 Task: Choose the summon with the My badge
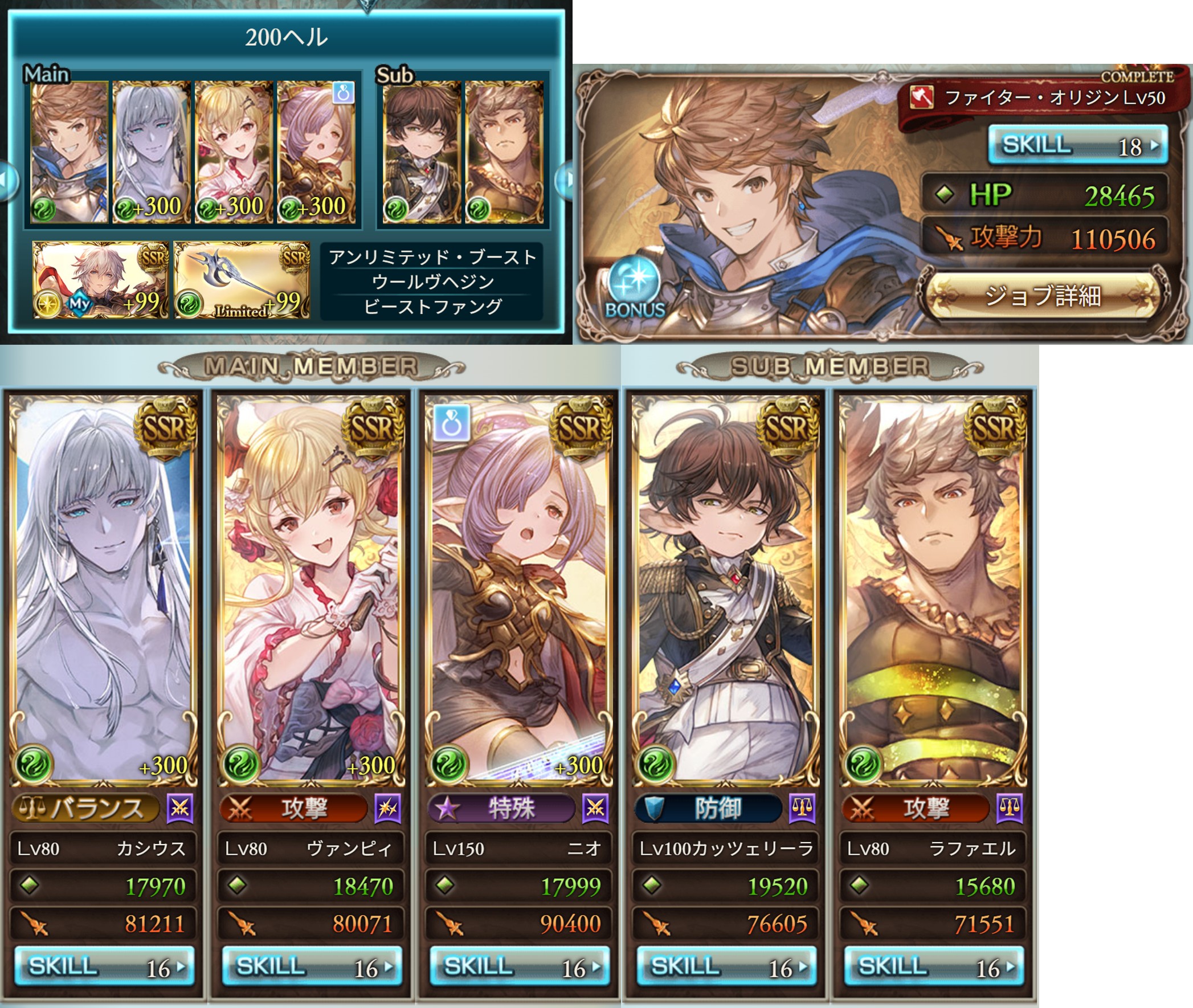(x=101, y=280)
